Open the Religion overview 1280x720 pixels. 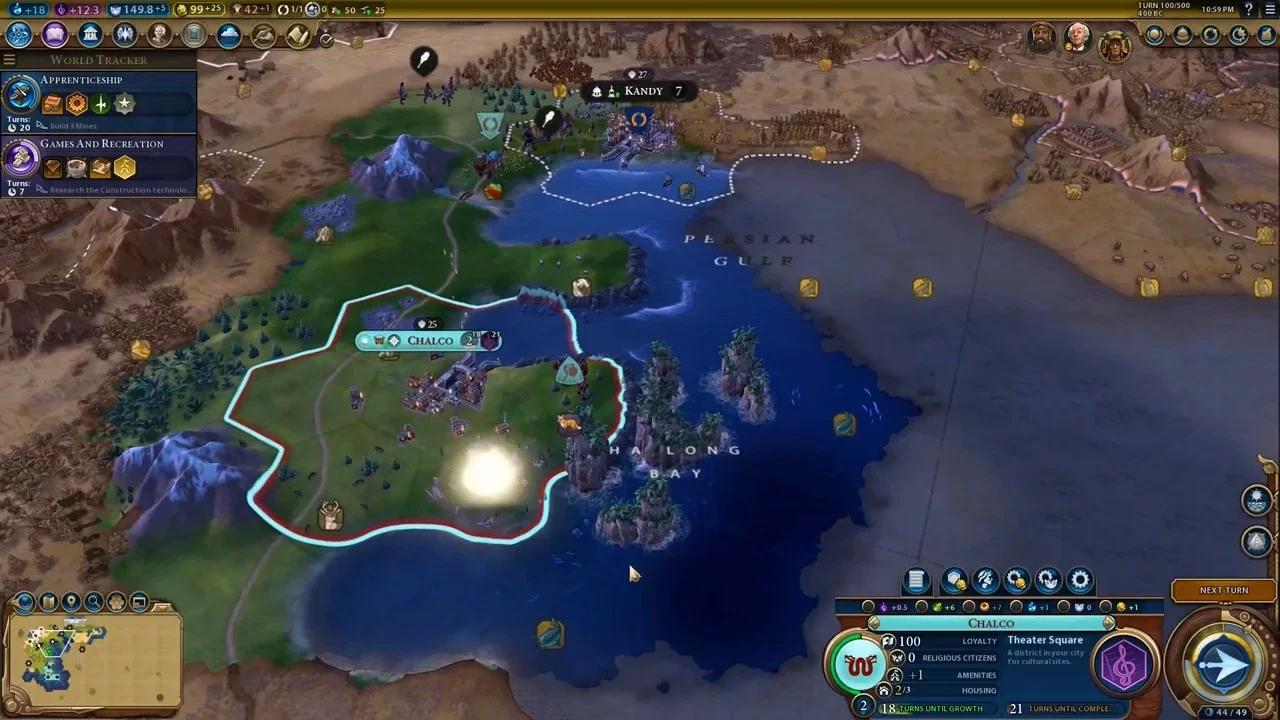pos(124,35)
